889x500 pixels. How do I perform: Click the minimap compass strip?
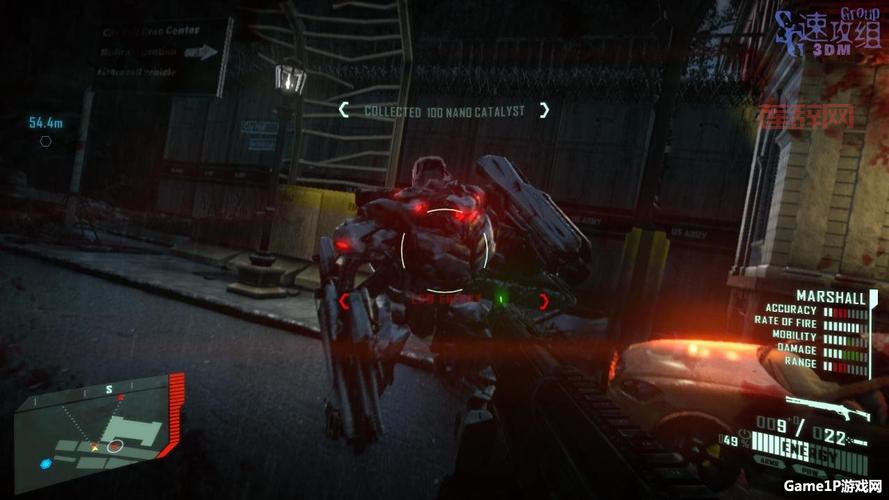(102, 391)
